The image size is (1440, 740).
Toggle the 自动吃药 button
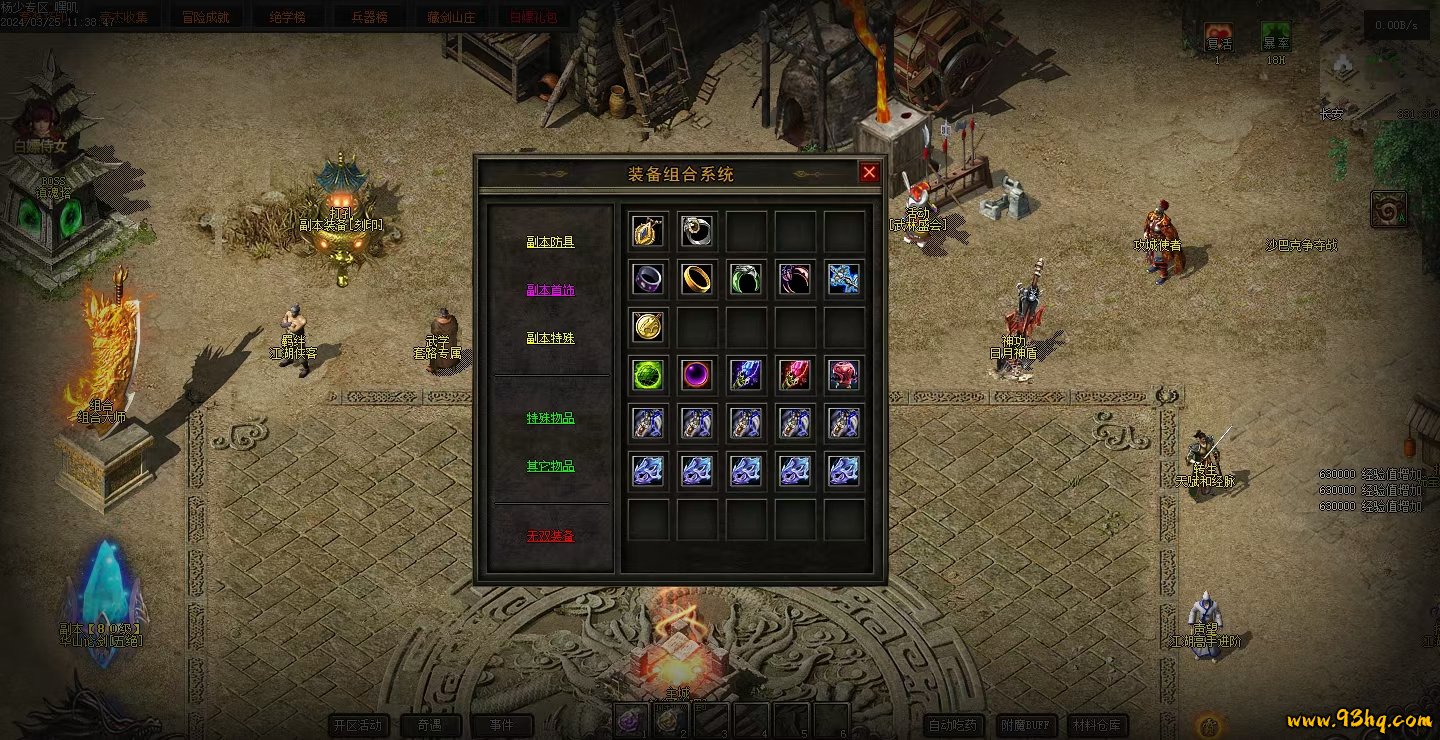pyautogui.click(x=953, y=725)
